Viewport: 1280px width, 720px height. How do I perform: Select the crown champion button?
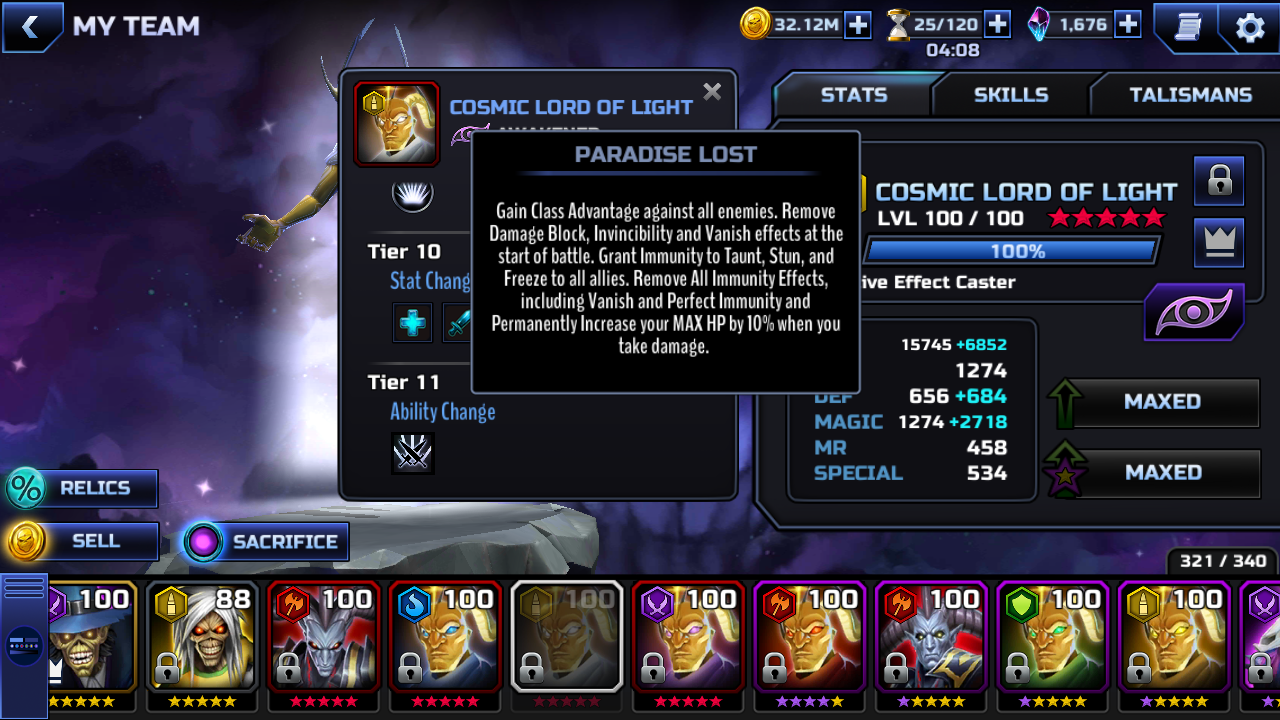[1218, 243]
